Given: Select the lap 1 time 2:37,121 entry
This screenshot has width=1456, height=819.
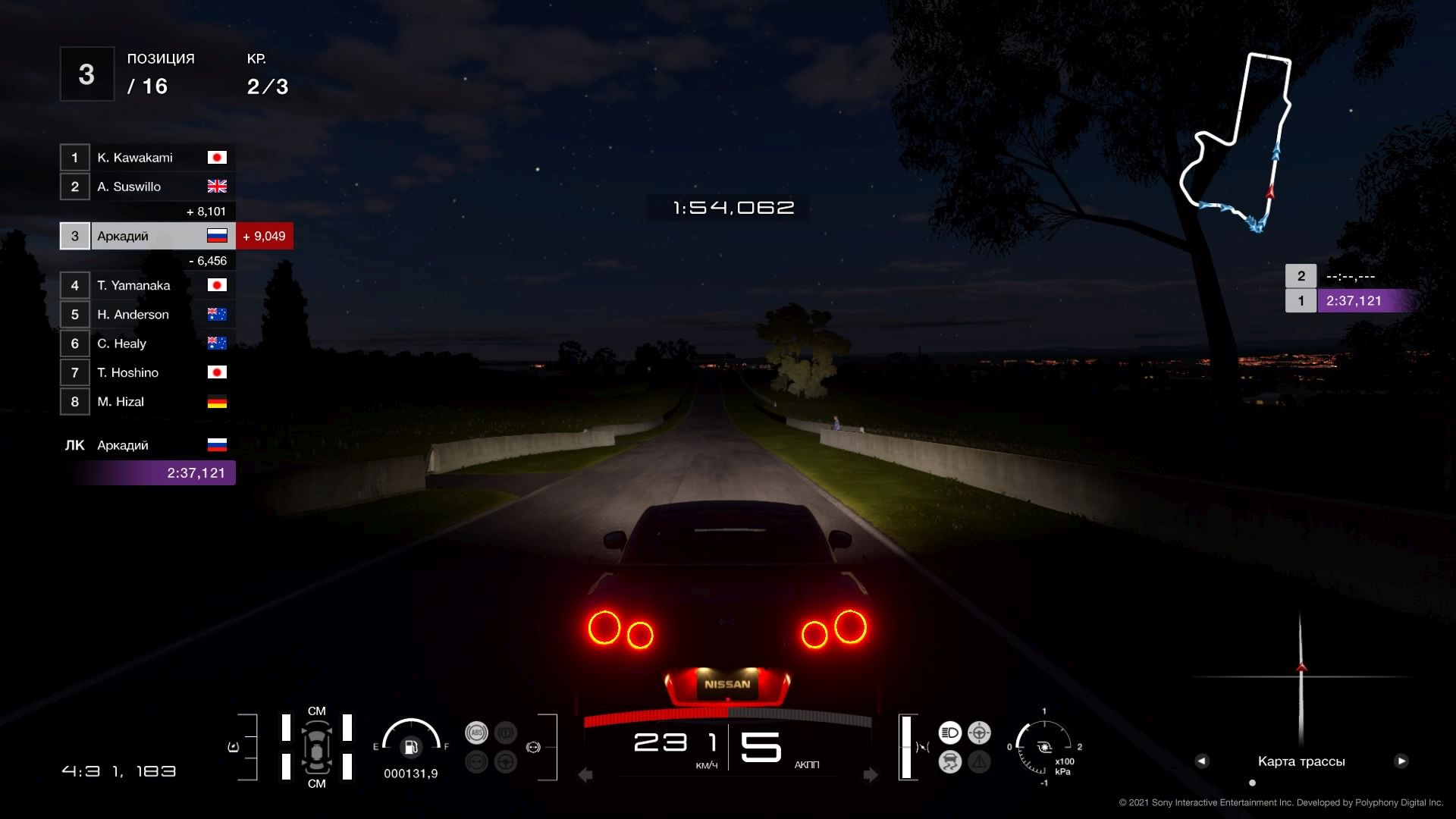Looking at the screenshot, I should pos(1354,301).
